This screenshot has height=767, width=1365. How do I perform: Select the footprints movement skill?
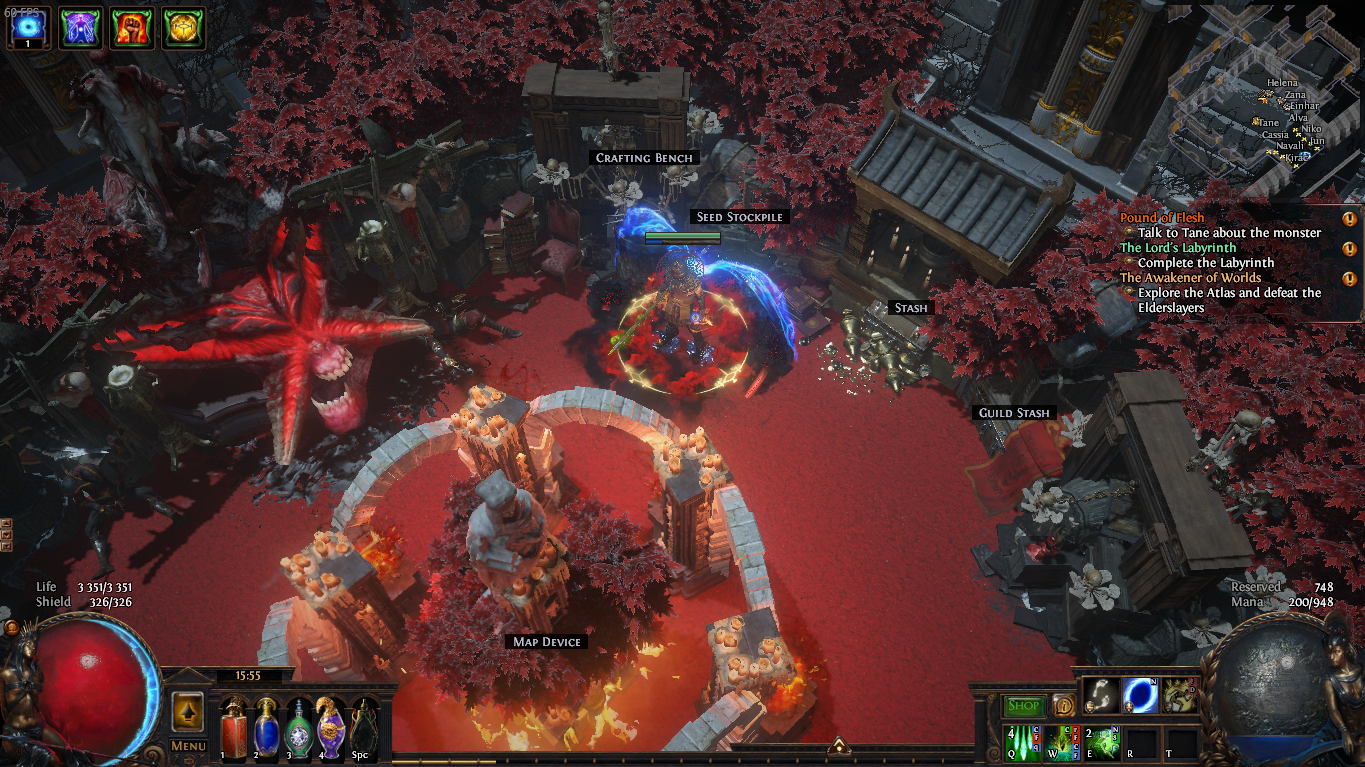[x=1100, y=695]
